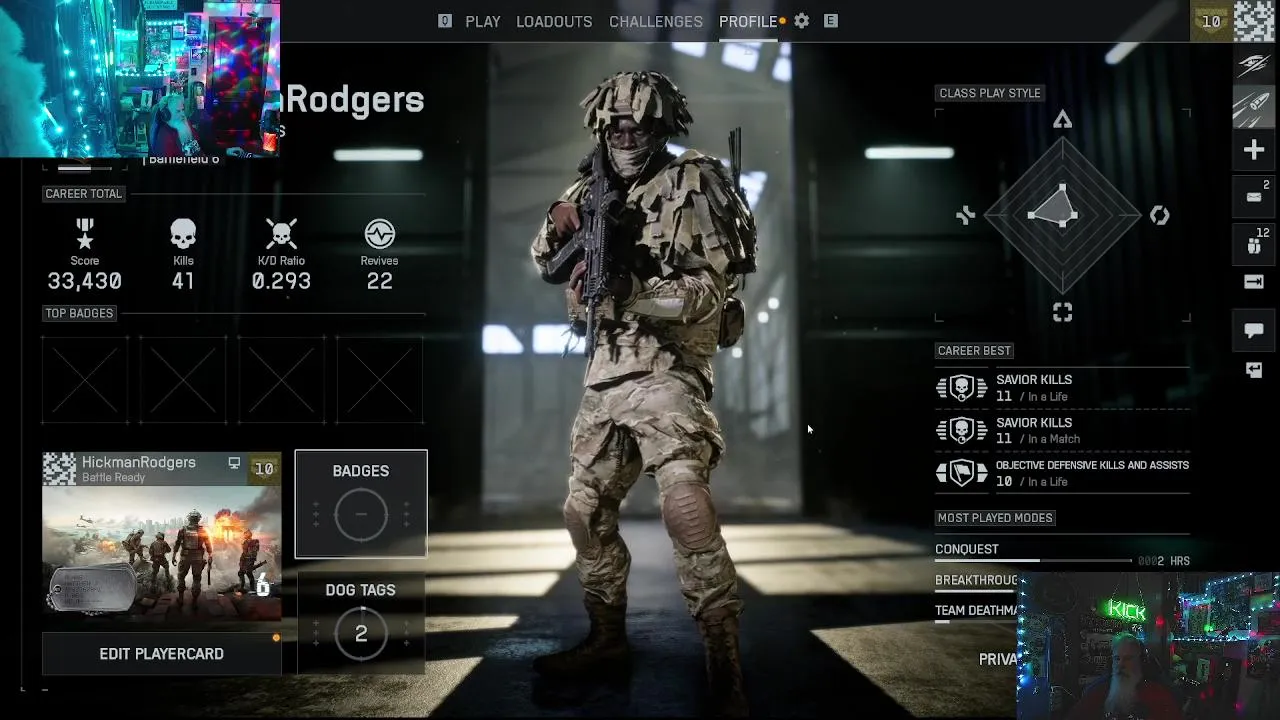This screenshot has height=720, width=1280.
Task: Open settings via the gear icon
Action: [802, 21]
